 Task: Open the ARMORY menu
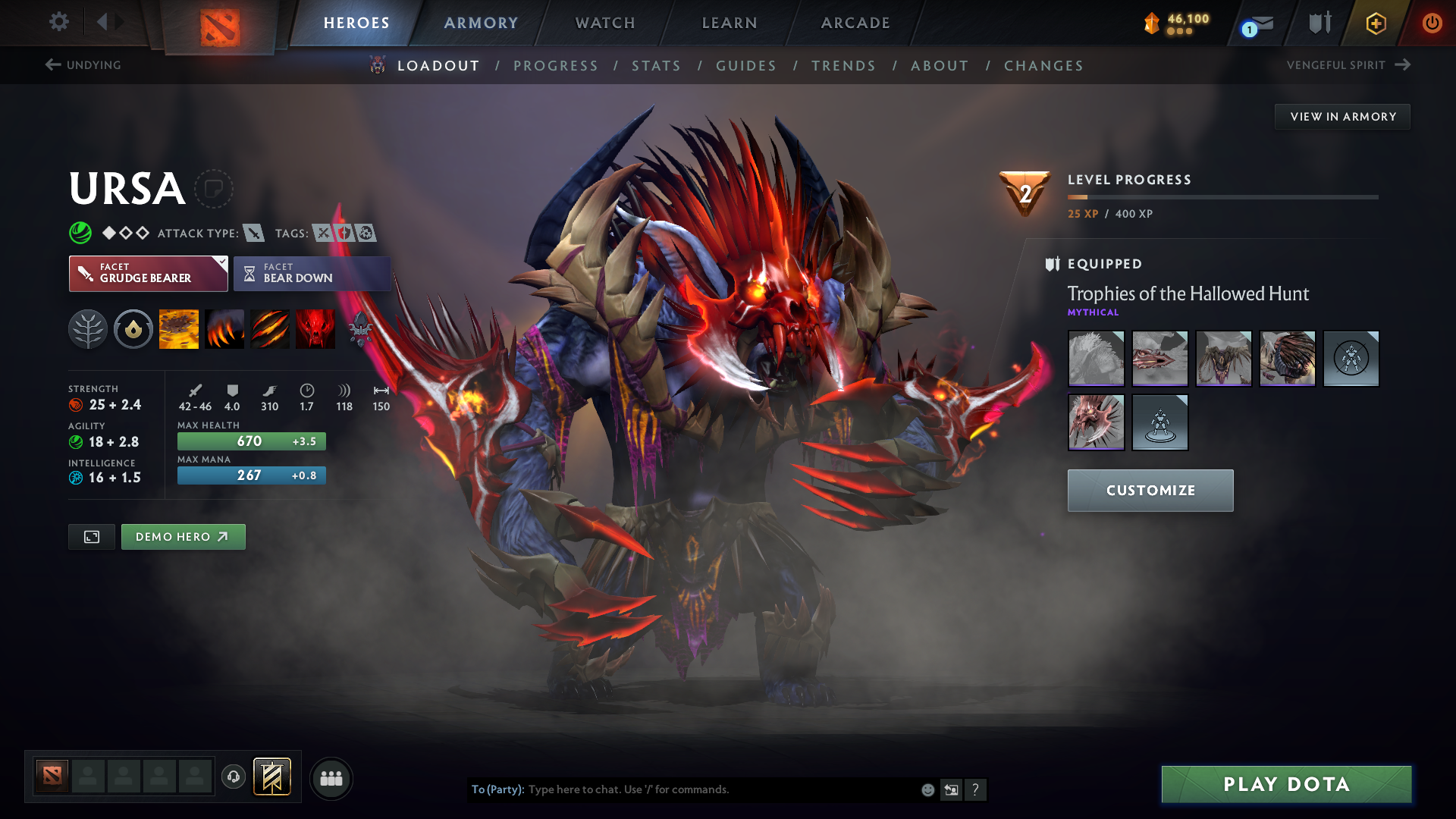coord(480,23)
